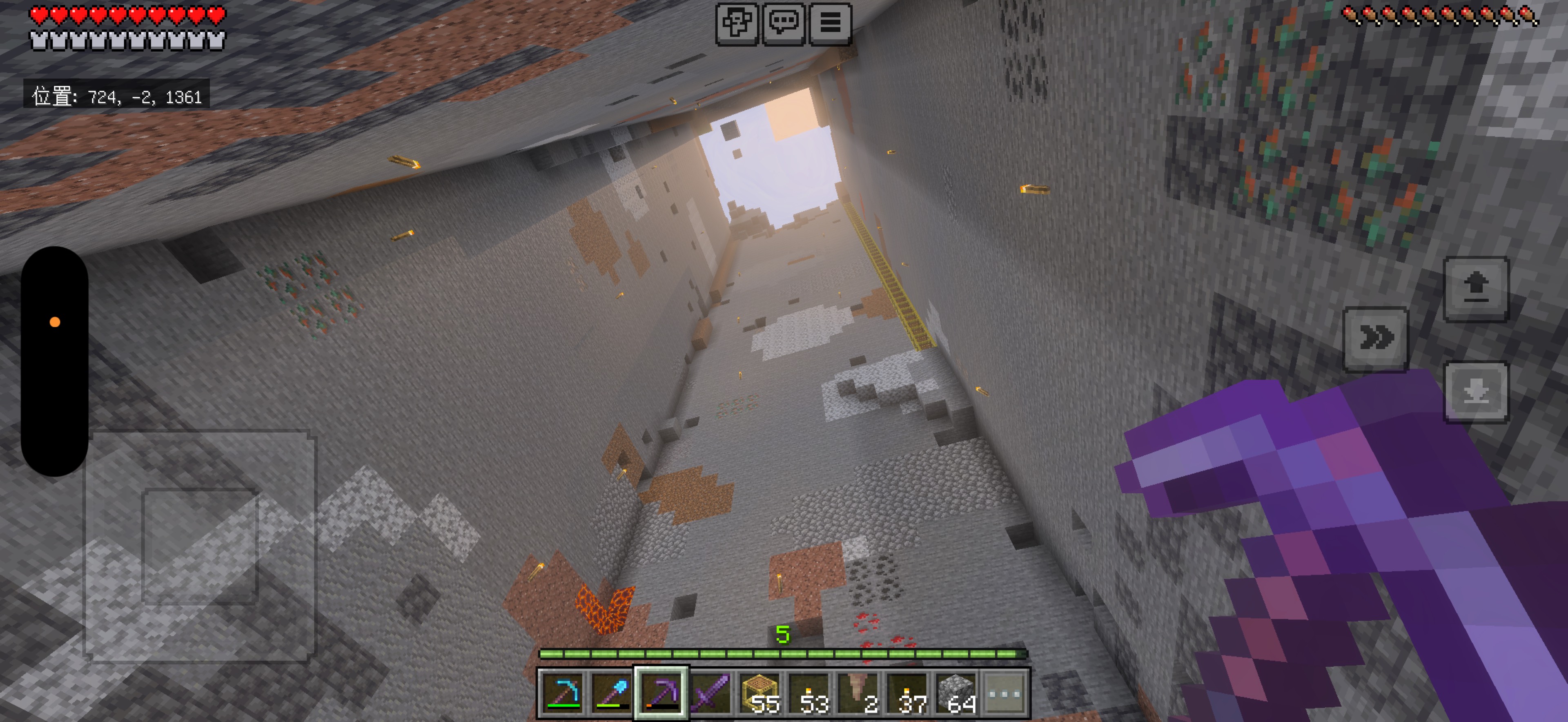This screenshot has height=722, width=1568.
Task: Equip the netherite sword from the hotbar
Action: (710, 693)
